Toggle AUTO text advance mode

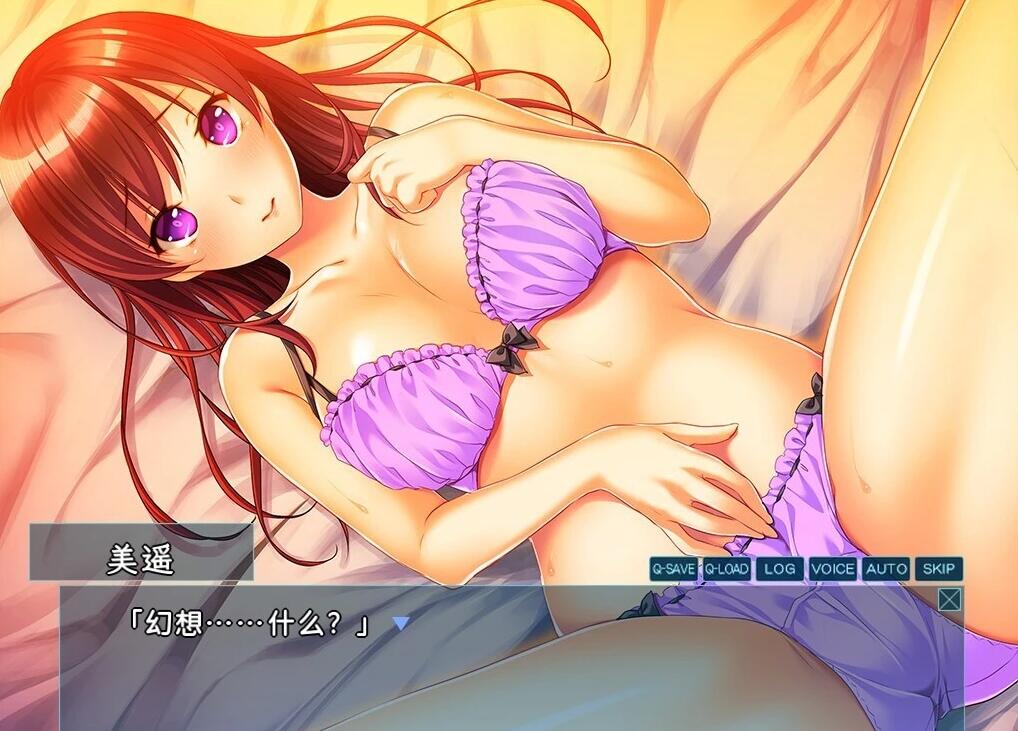(x=886, y=569)
